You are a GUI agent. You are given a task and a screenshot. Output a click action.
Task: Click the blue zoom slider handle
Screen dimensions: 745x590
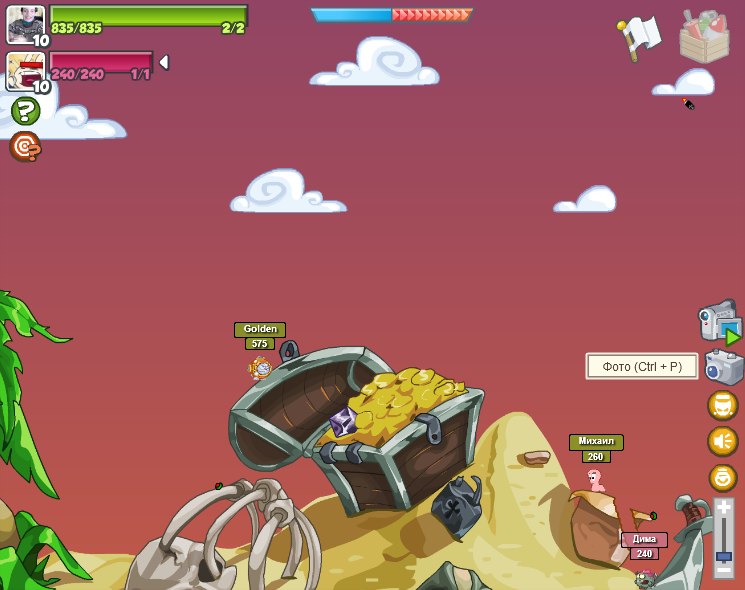click(x=723, y=556)
